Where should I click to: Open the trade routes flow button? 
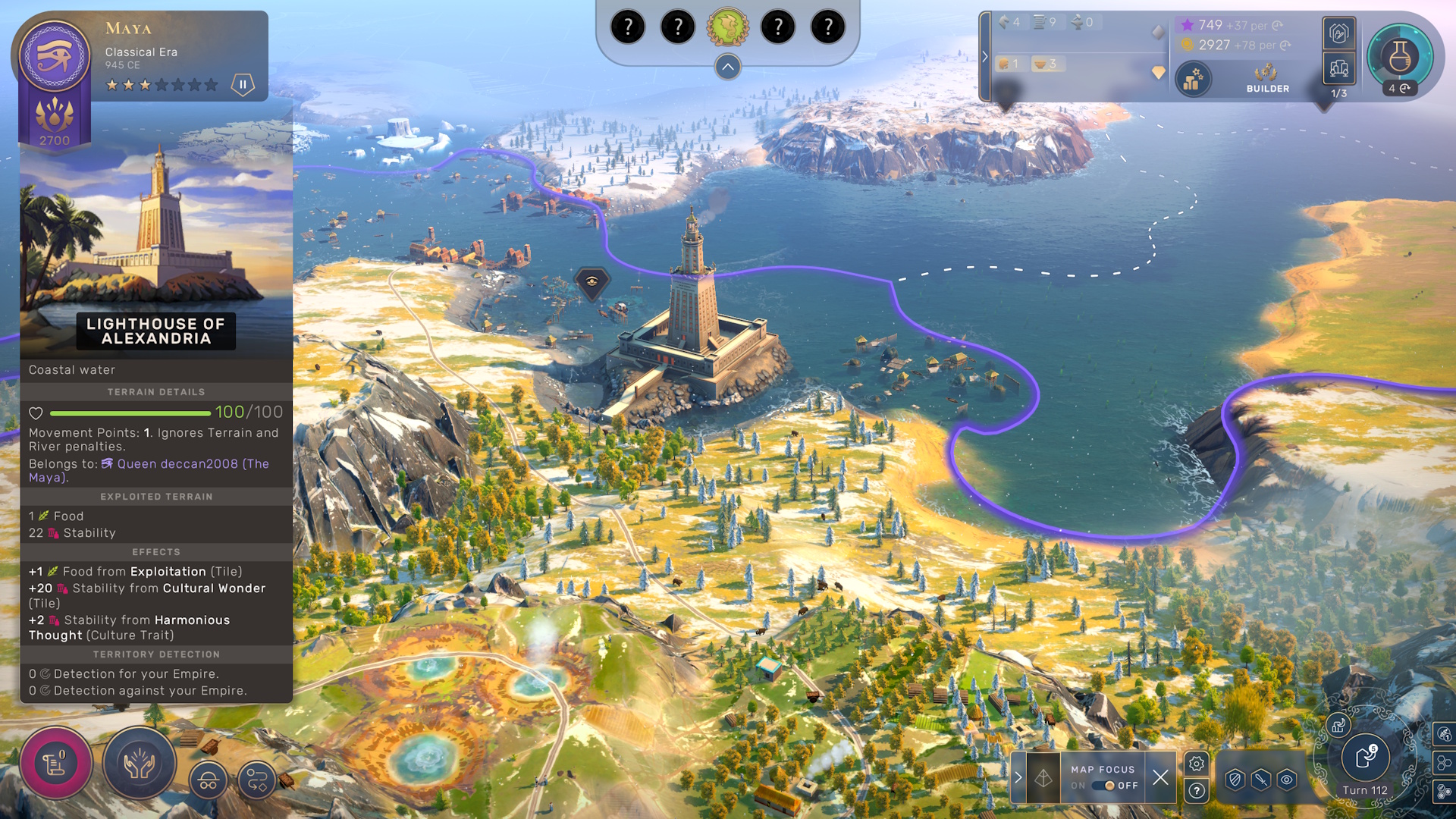pyautogui.click(x=257, y=780)
